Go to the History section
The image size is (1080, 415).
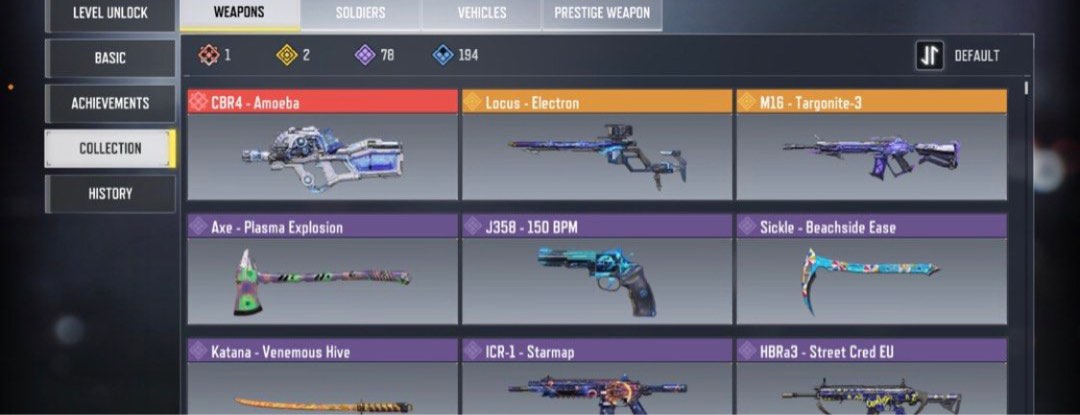(110, 193)
